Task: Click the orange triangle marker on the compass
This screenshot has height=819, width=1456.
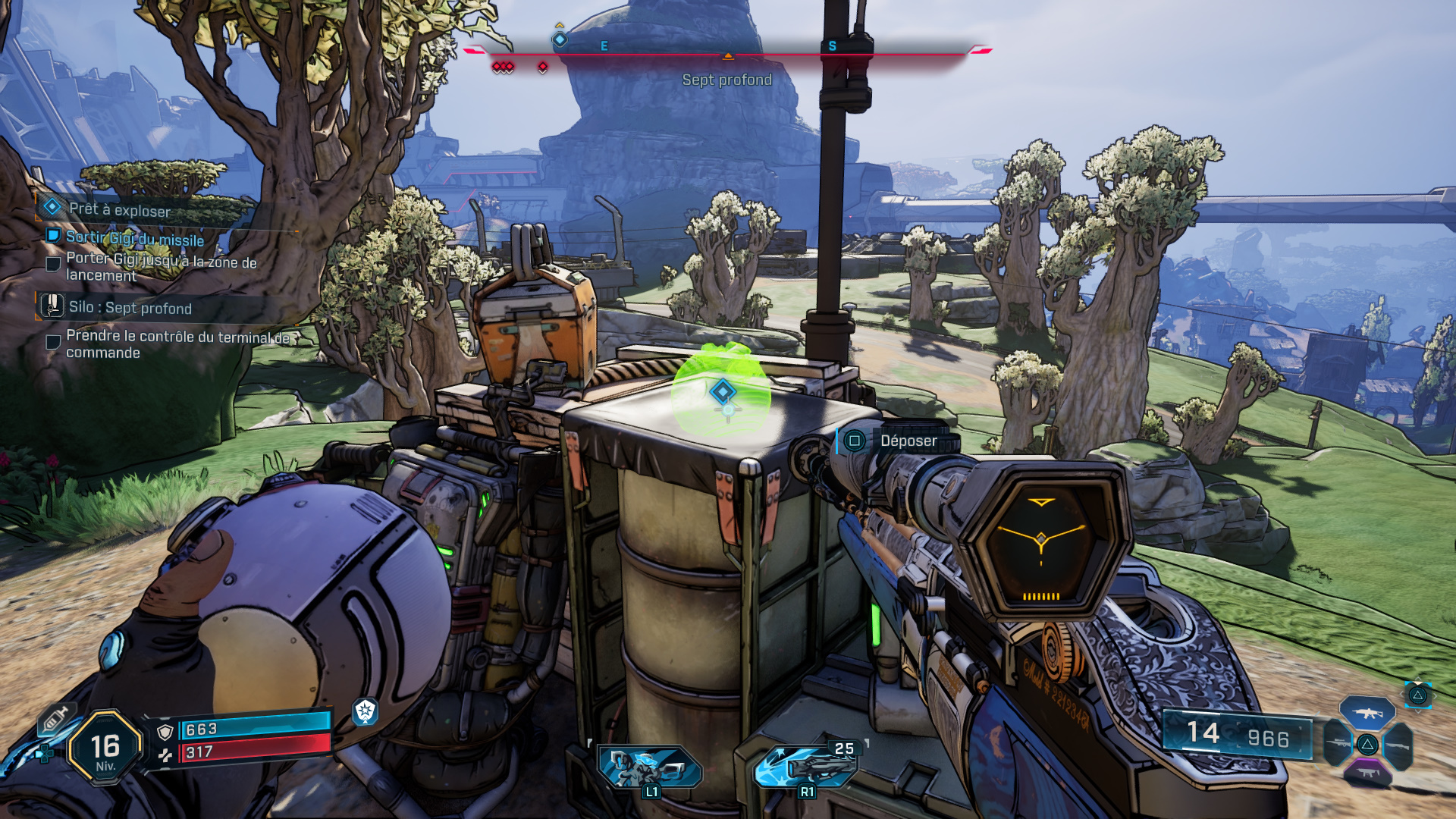Action: (727, 56)
